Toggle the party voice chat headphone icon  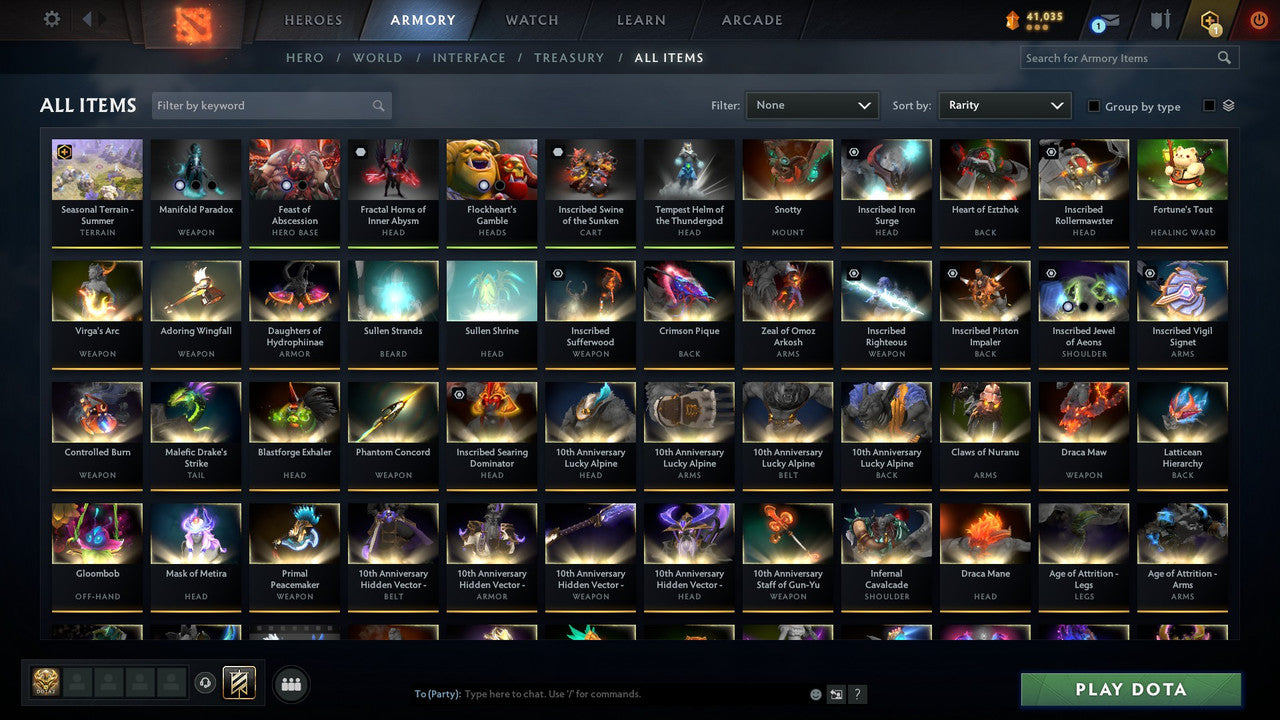click(x=207, y=683)
